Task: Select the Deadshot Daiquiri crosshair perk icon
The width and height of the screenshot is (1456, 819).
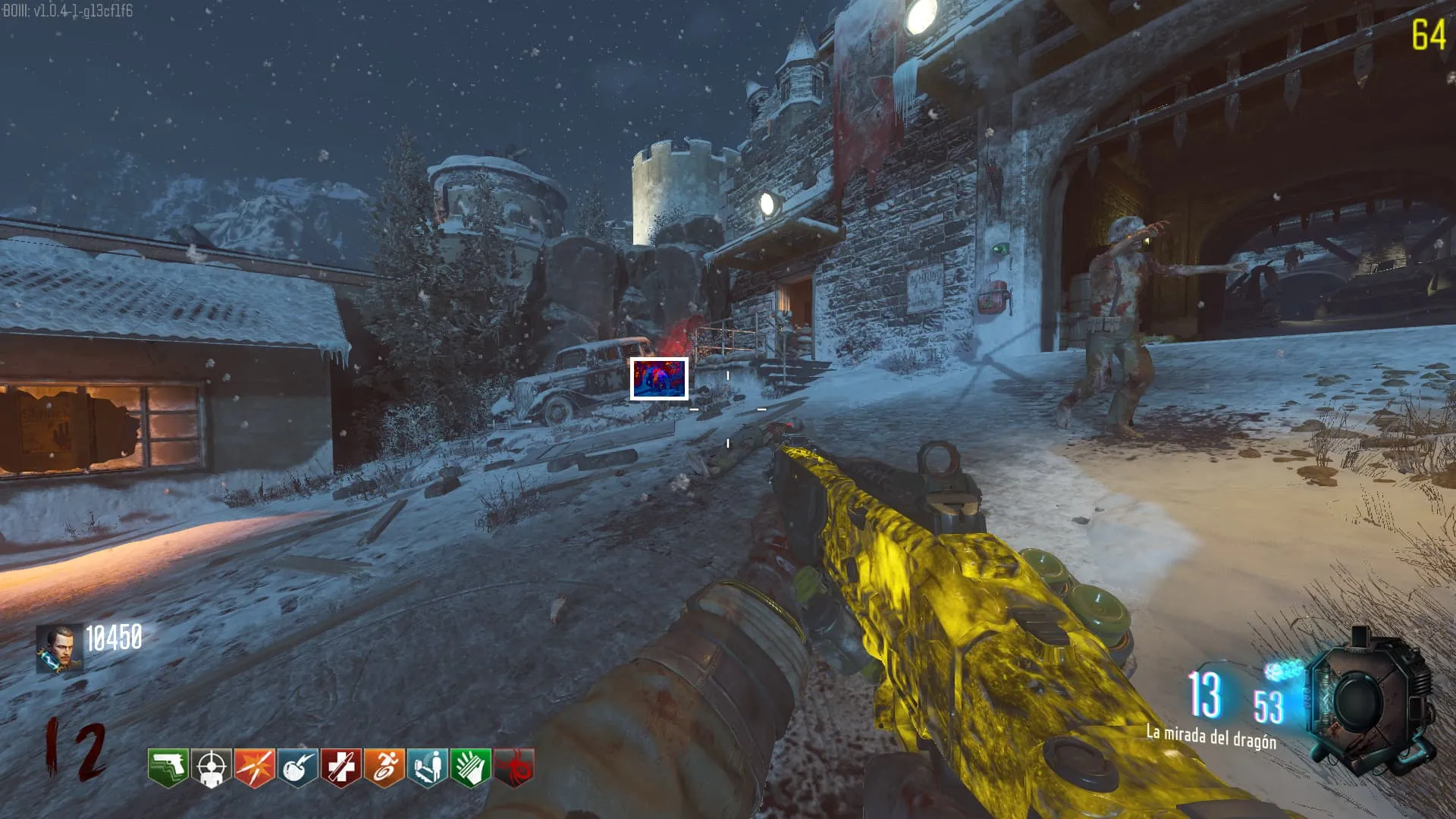Action: tap(212, 767)
